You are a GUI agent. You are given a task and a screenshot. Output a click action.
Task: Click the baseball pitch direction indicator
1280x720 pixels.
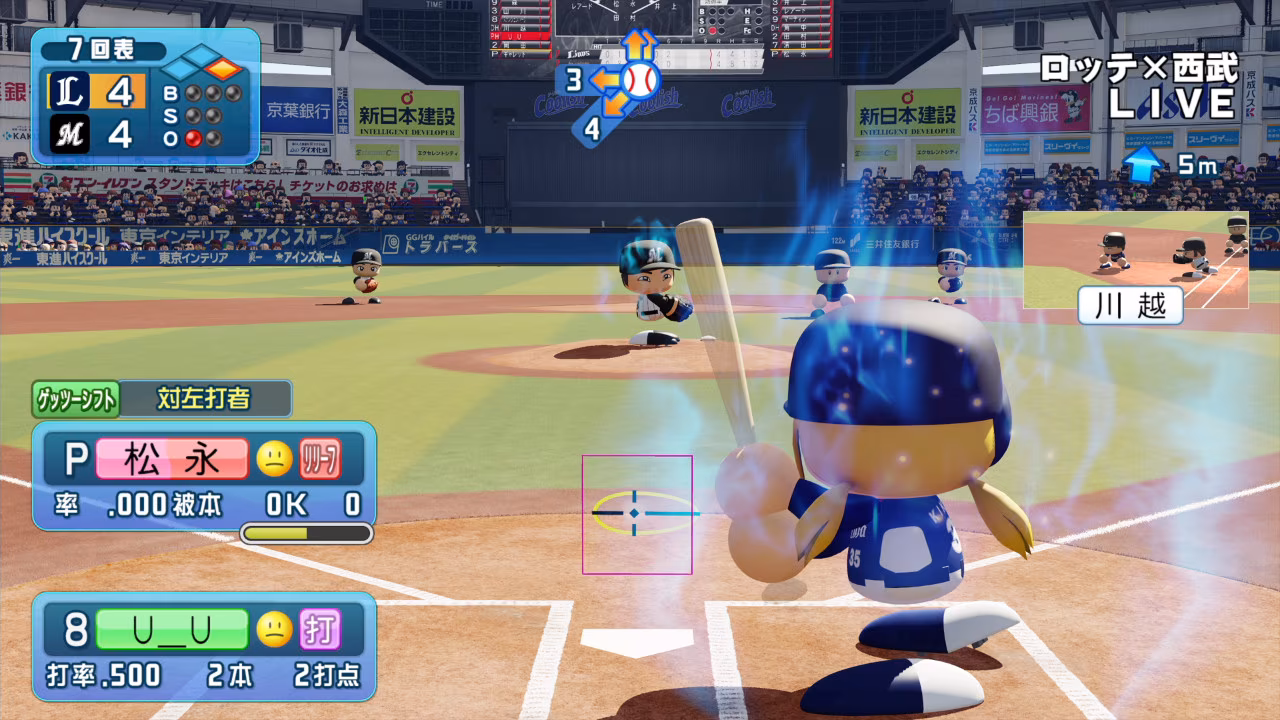638,78
